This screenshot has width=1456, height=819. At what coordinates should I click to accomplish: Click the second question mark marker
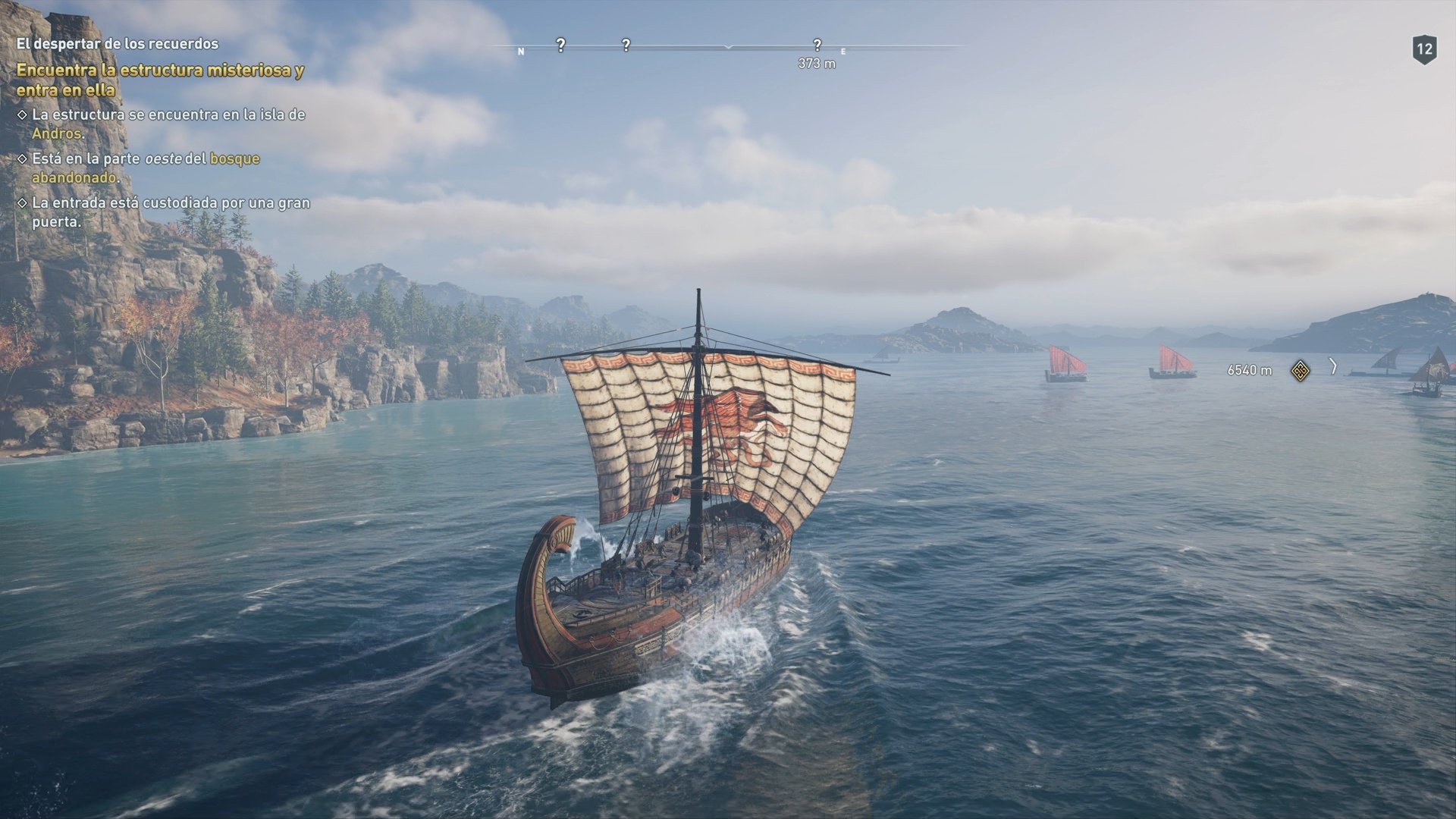tap(626, 45)
